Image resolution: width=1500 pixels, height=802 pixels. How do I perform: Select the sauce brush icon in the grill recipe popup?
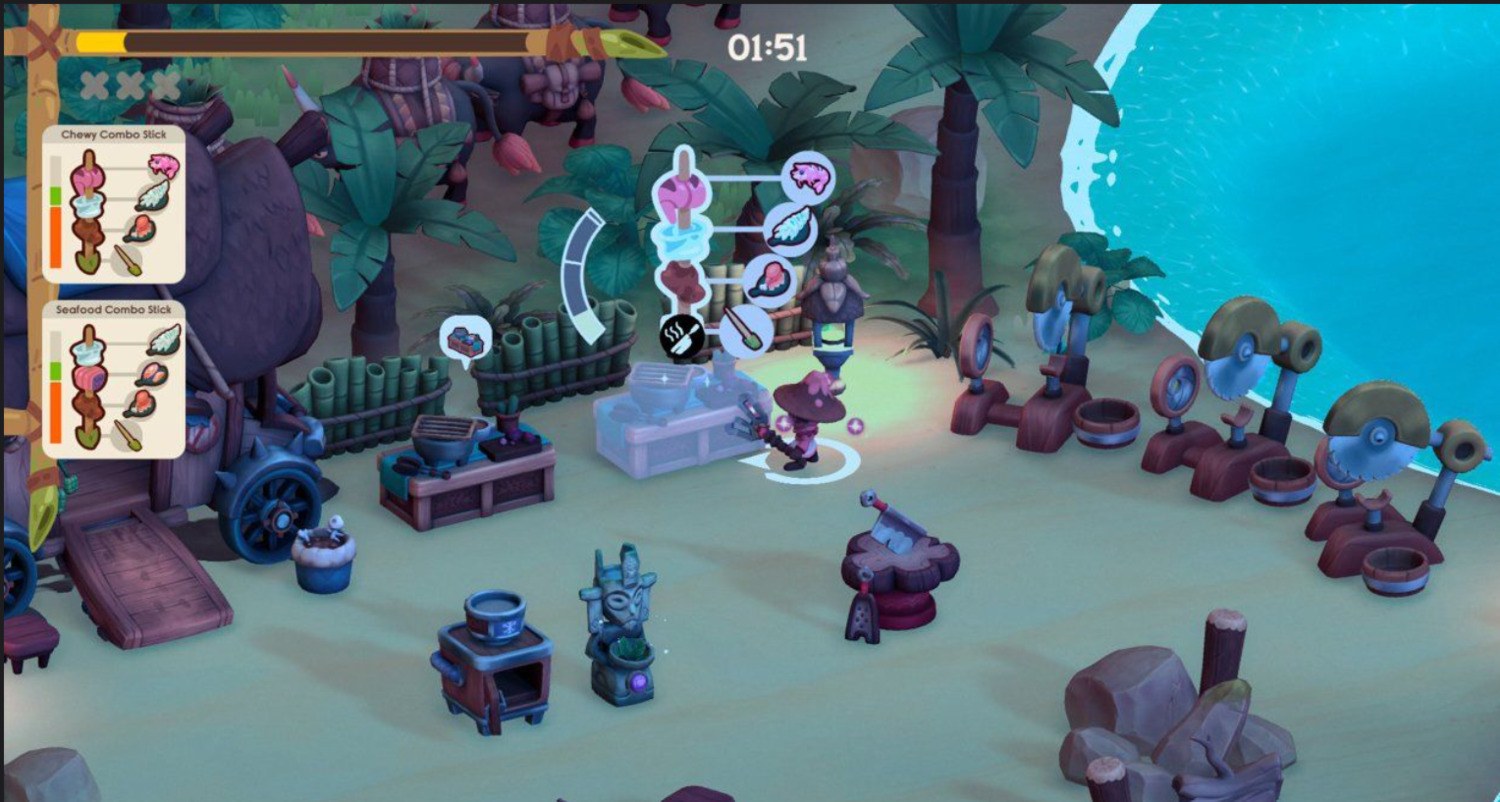coord(745,330)
